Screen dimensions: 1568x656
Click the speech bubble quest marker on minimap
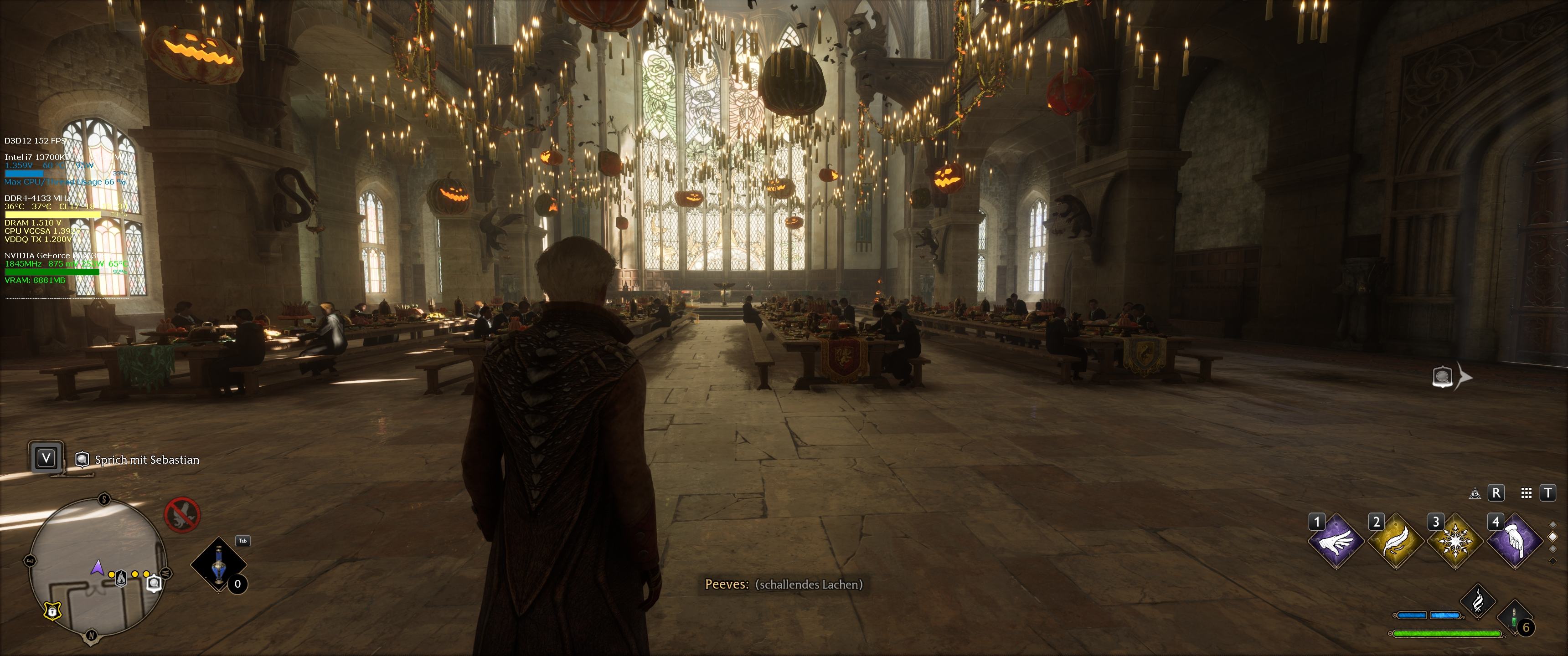pyautogui.click(x=155, y=584)
